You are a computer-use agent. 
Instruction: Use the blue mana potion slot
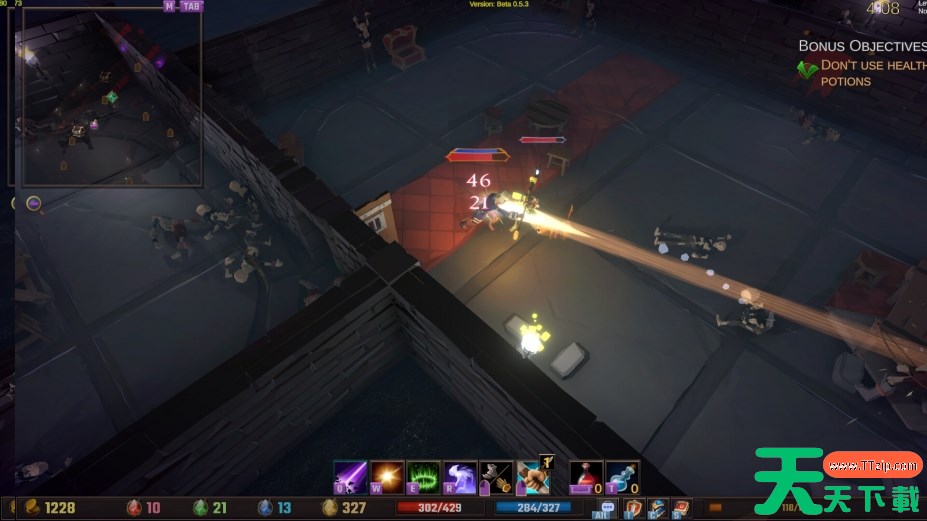(622, 476)
